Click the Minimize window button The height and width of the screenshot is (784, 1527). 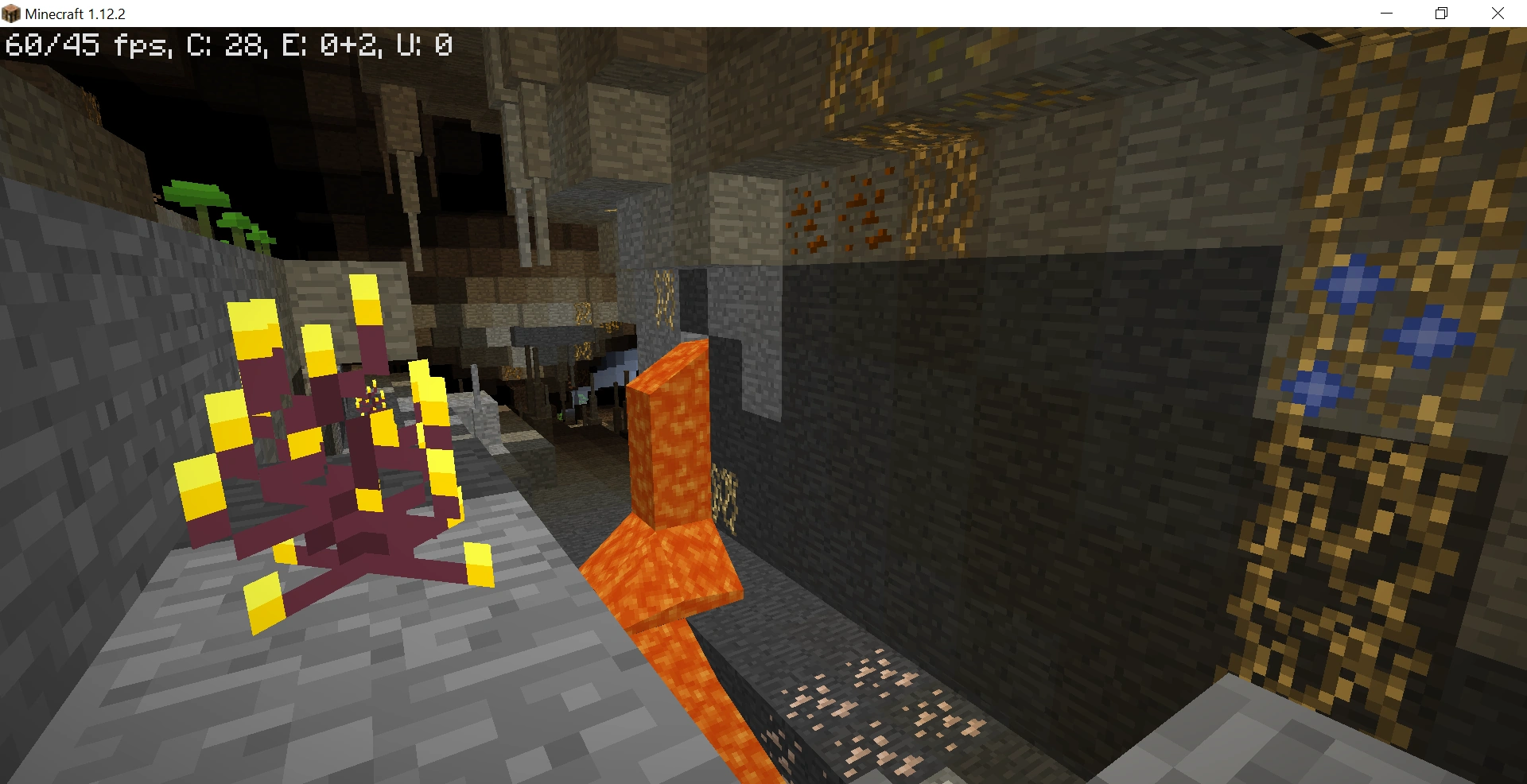coord(1388,13)
